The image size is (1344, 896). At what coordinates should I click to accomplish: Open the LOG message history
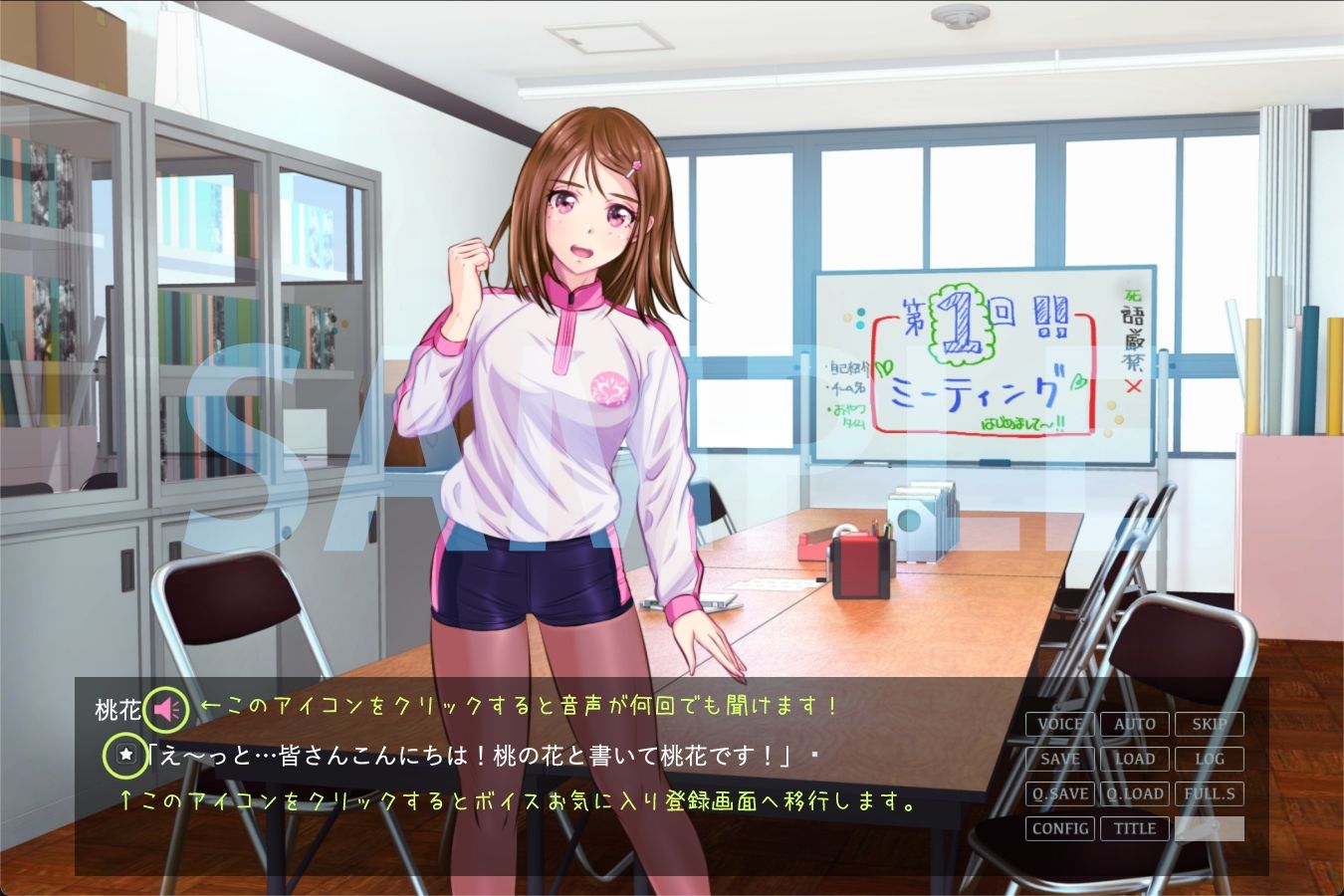[1210, 759]
